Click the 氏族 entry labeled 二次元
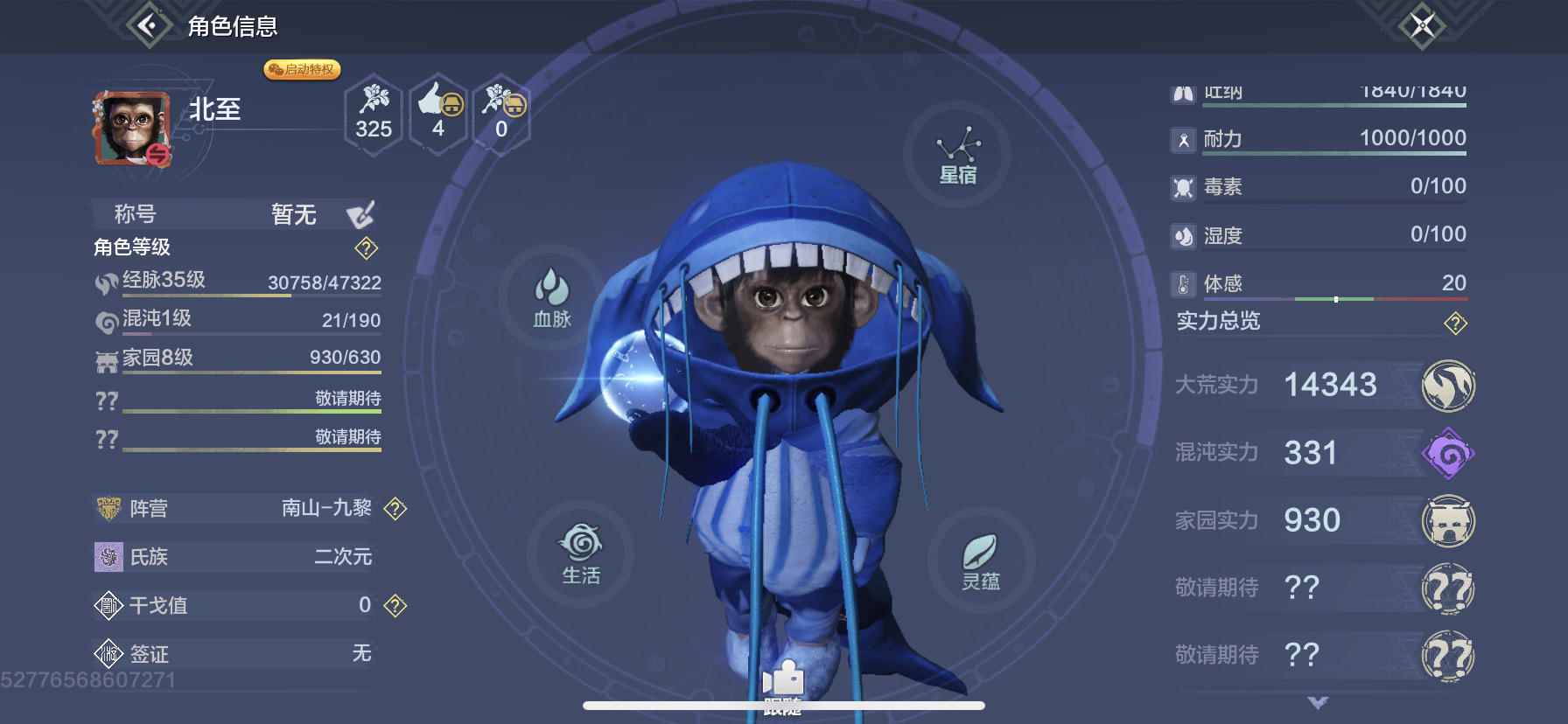 click(x=236, y=556)
